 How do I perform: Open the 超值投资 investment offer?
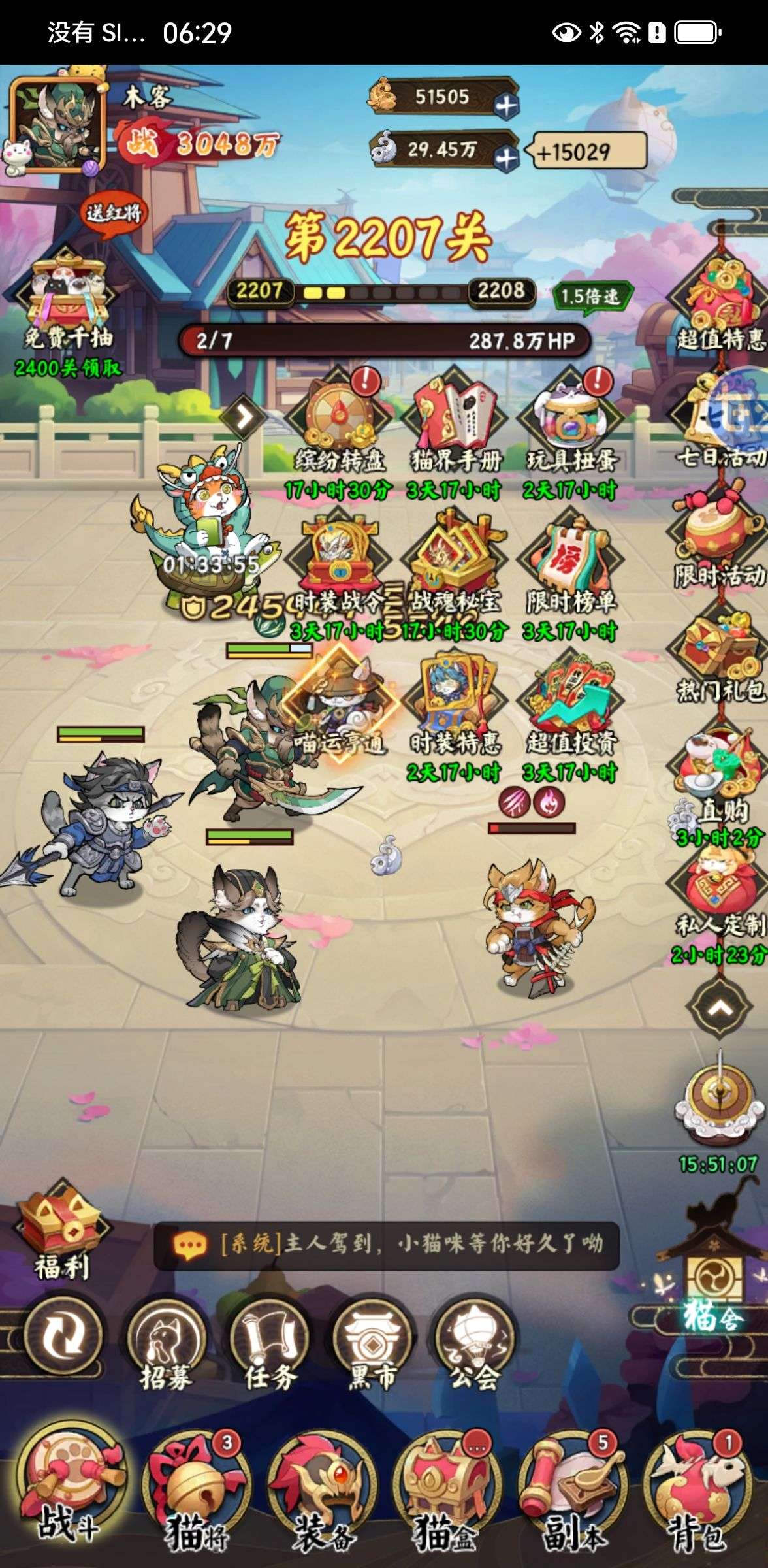click(x=571, y=709)
